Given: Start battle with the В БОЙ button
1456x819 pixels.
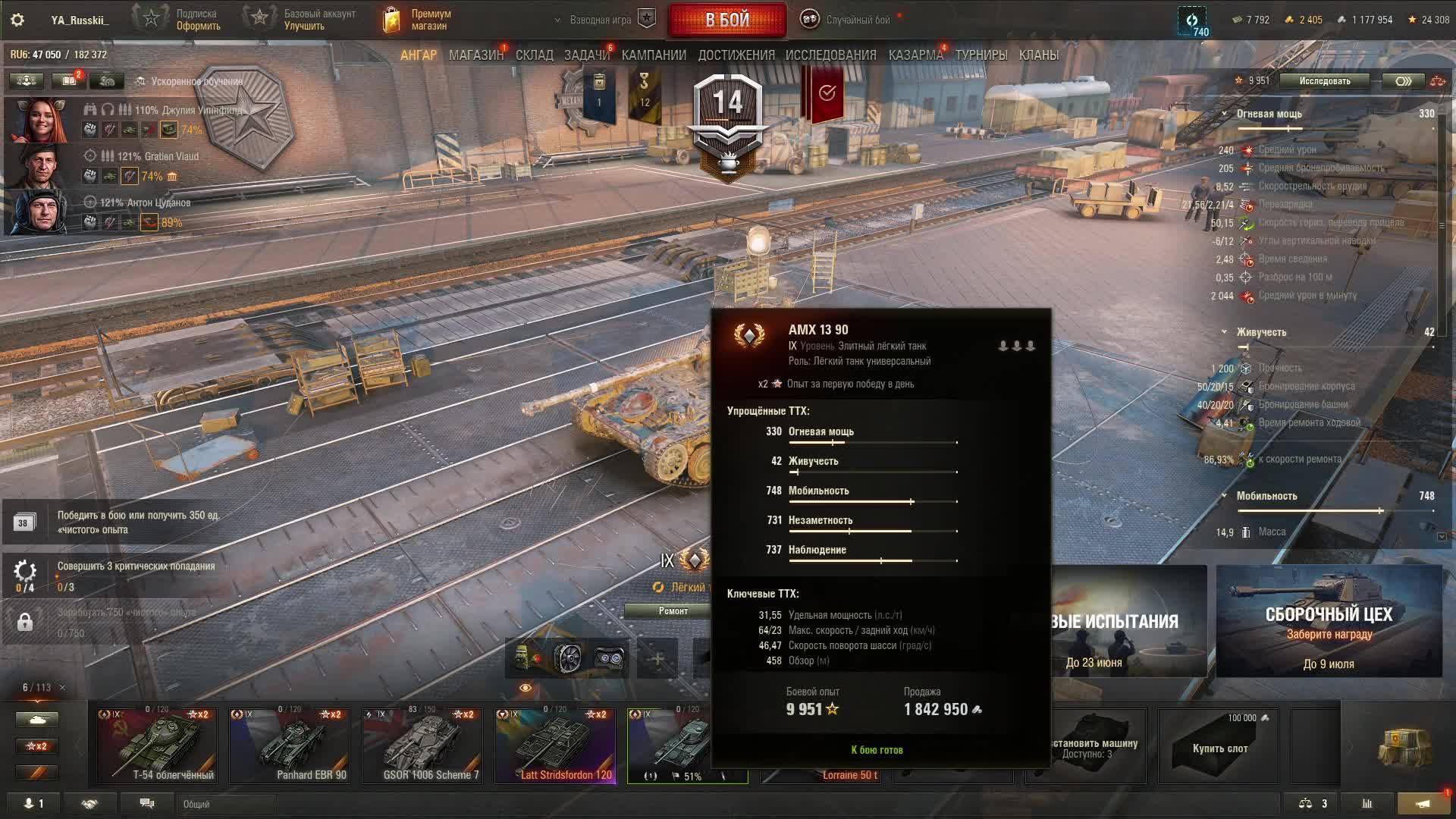Looking at the screenshot, I should [726, 20].
